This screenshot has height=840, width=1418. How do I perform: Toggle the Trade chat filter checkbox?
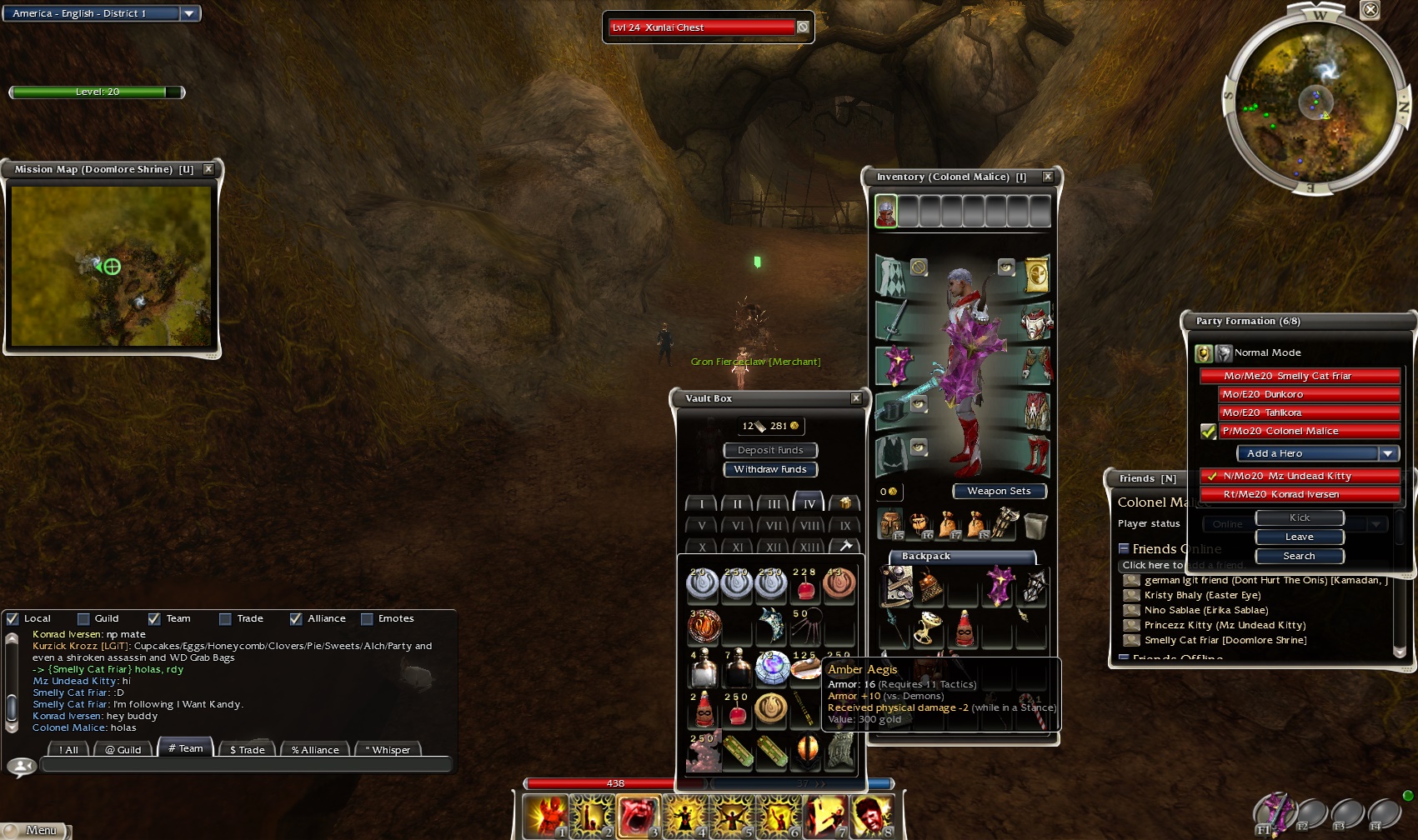click(x=225, y=618)
